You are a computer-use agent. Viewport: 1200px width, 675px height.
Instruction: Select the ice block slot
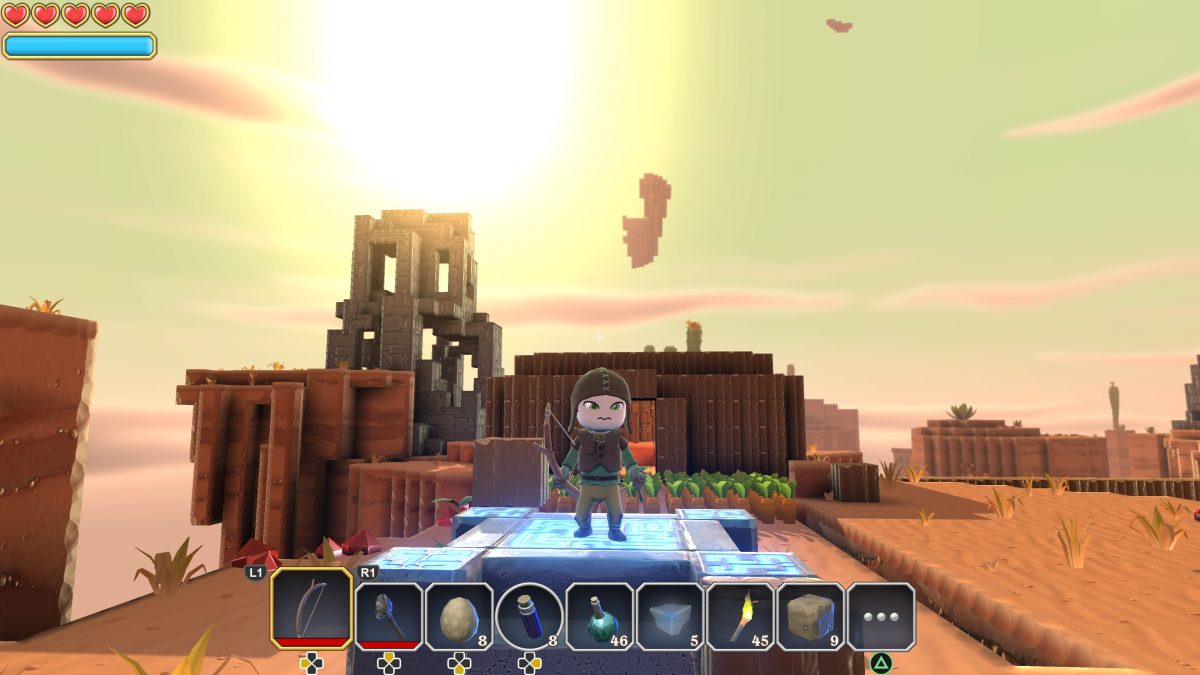pos(670,616)
